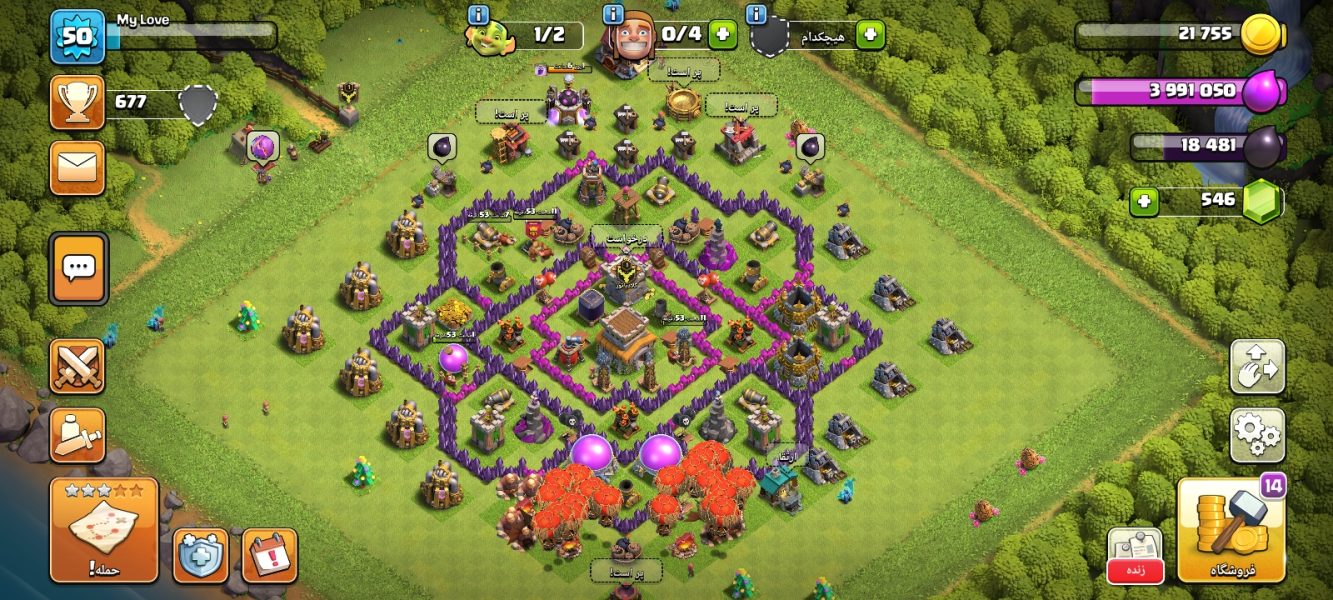Click the plus beside the shield status
This screenshot has height=600, width=1333.
click(870, 35)
